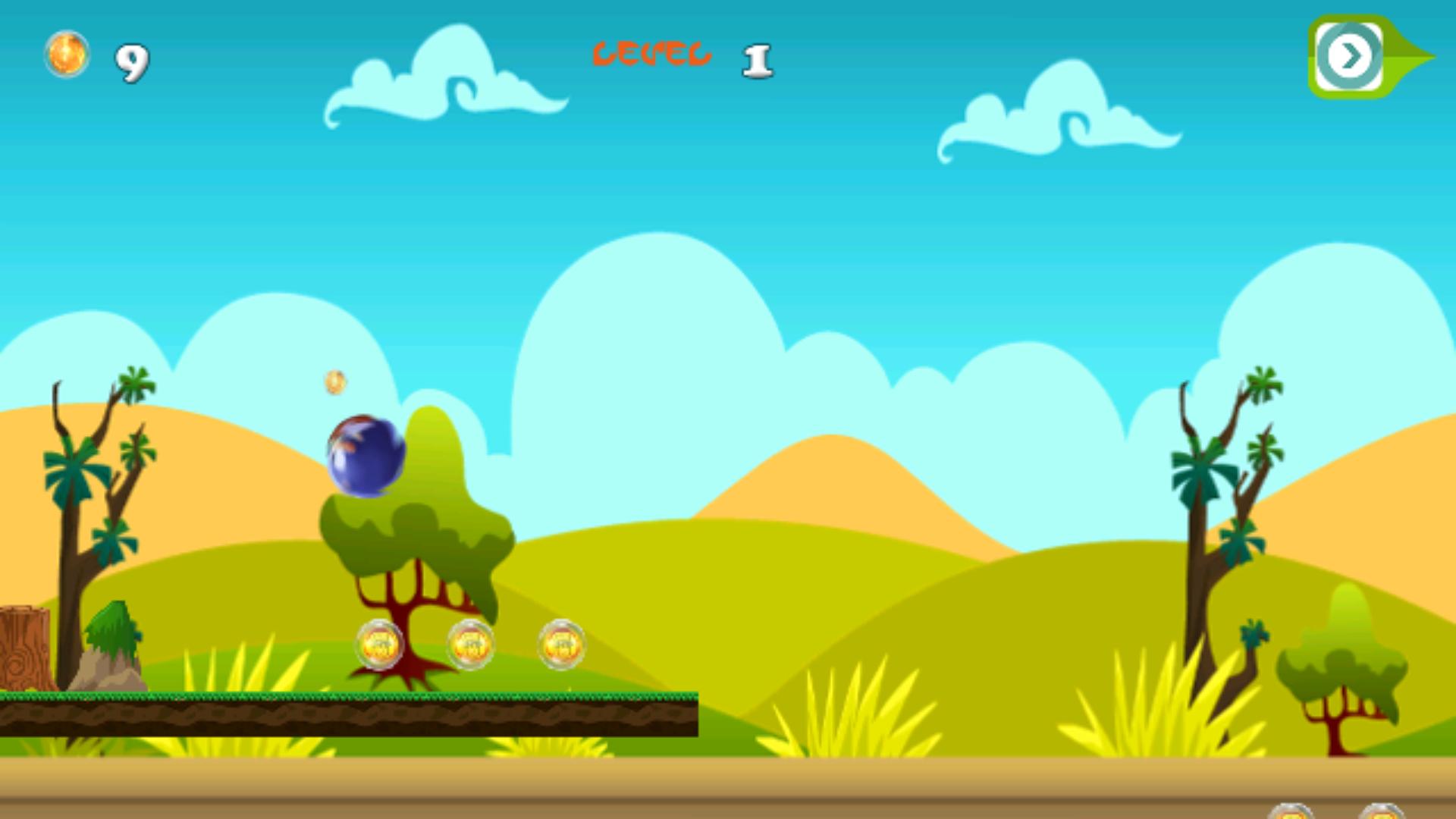Click the chevron inside the green next button
This screenshot has width=1456, height=819.
click(1349, 55)
